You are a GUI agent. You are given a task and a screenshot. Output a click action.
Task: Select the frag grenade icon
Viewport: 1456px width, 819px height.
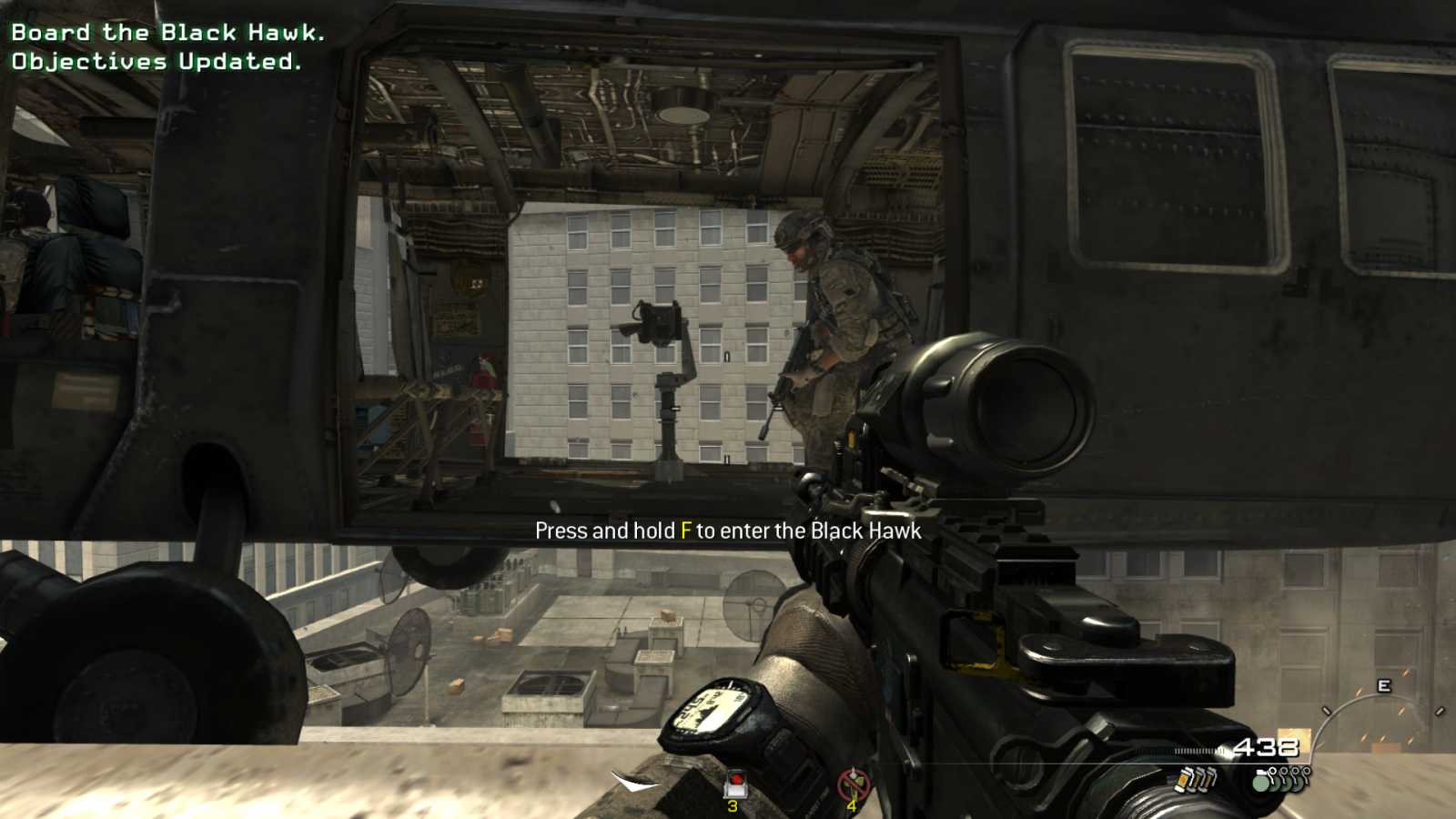coord(1260,783)
